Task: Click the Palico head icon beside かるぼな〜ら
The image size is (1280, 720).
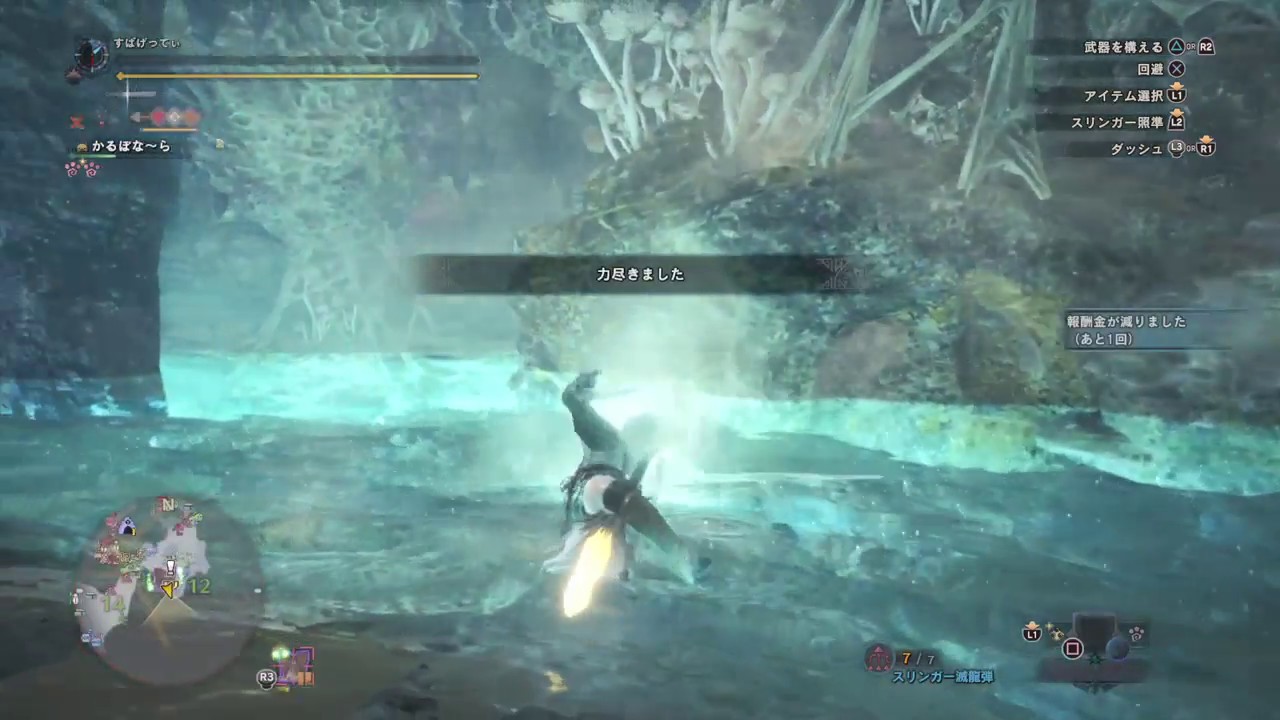Action: point(82,146)
